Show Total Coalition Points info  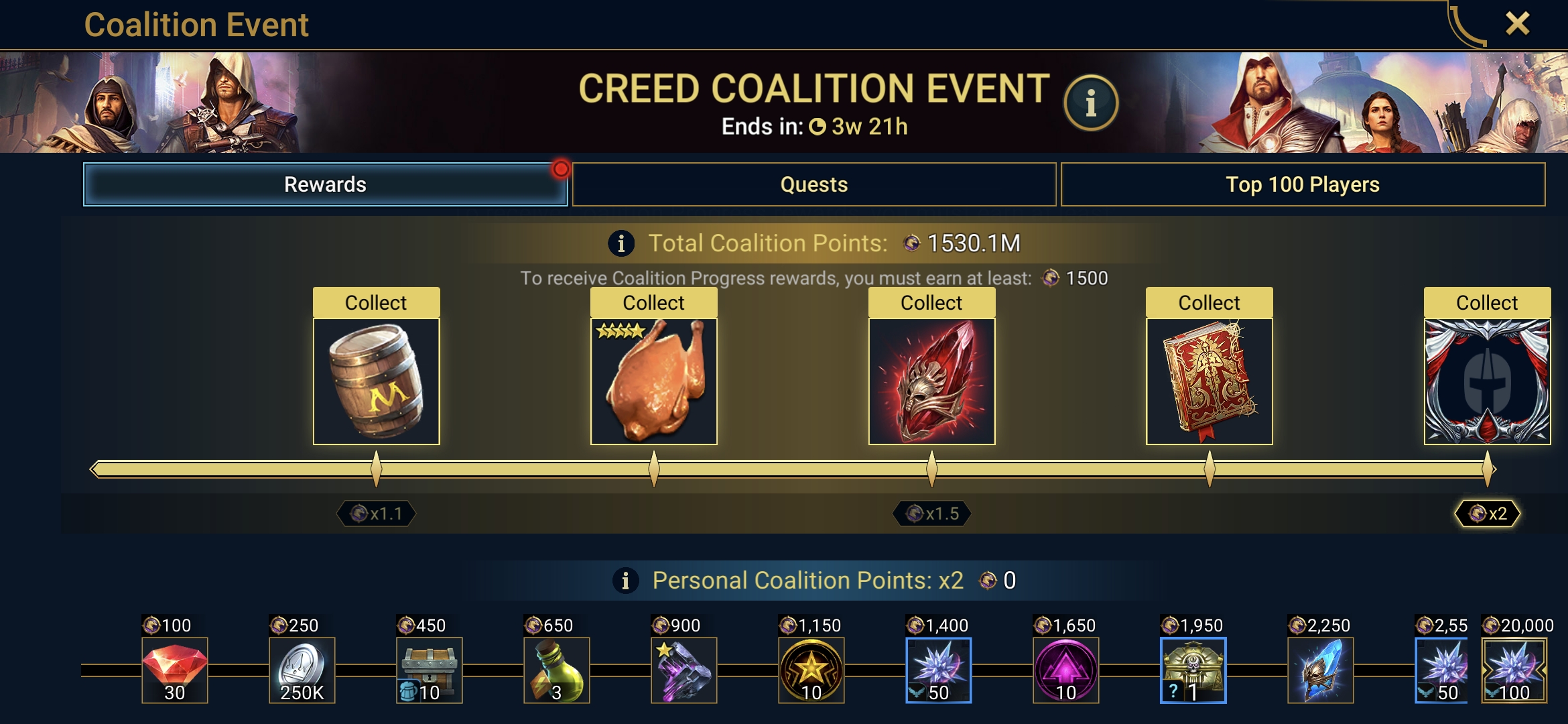pyautogui.click(x=621, y=243)
